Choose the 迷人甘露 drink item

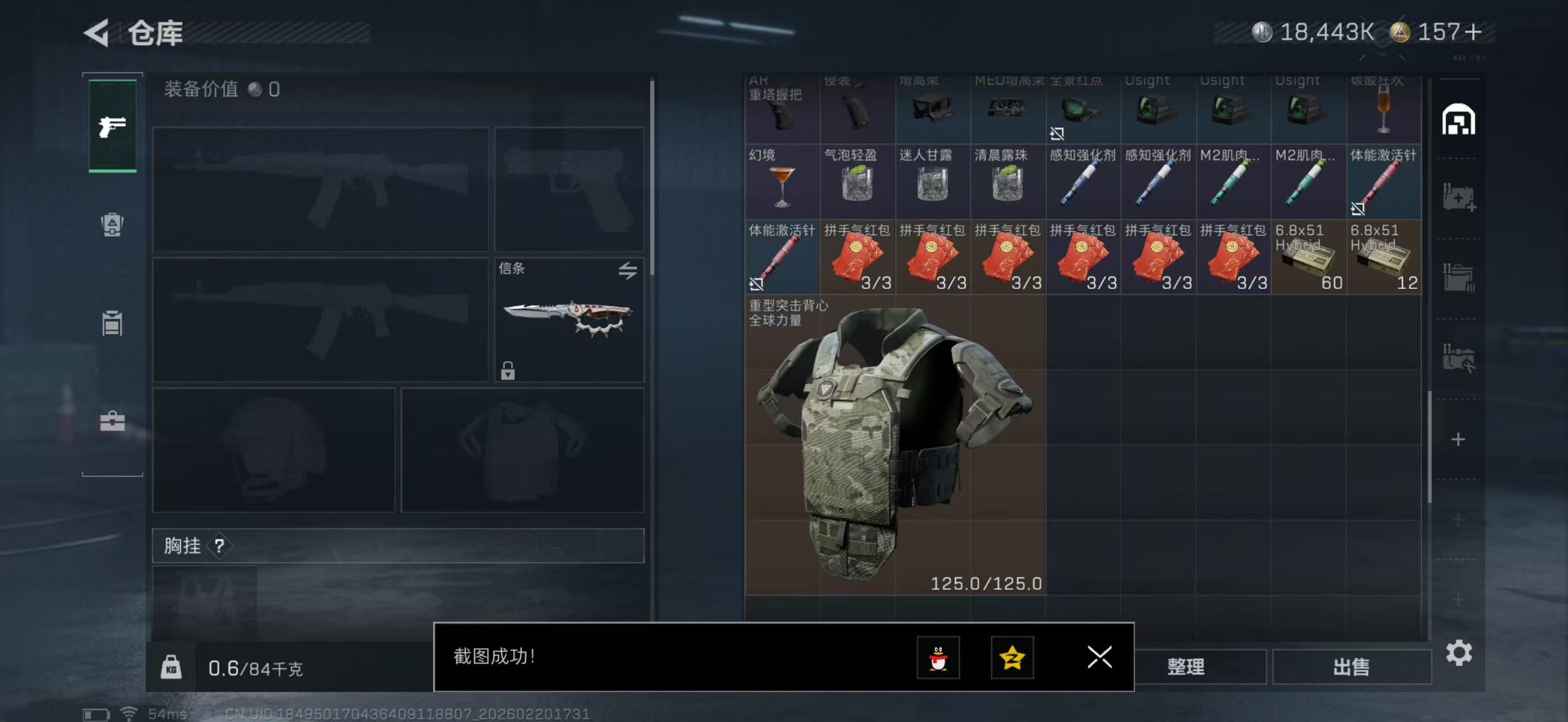coord(933,182)
